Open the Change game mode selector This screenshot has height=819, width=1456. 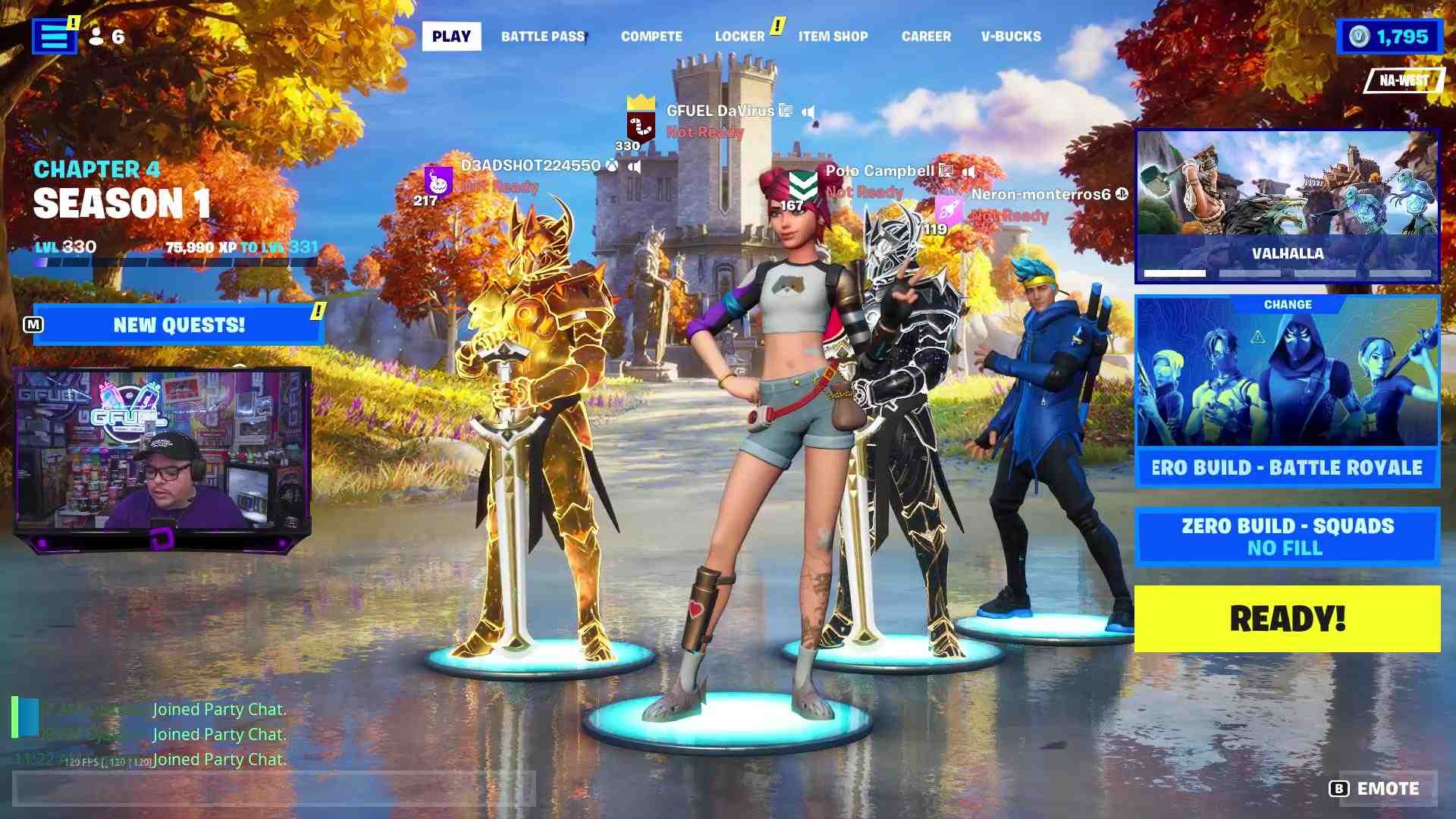[1289, 304]
